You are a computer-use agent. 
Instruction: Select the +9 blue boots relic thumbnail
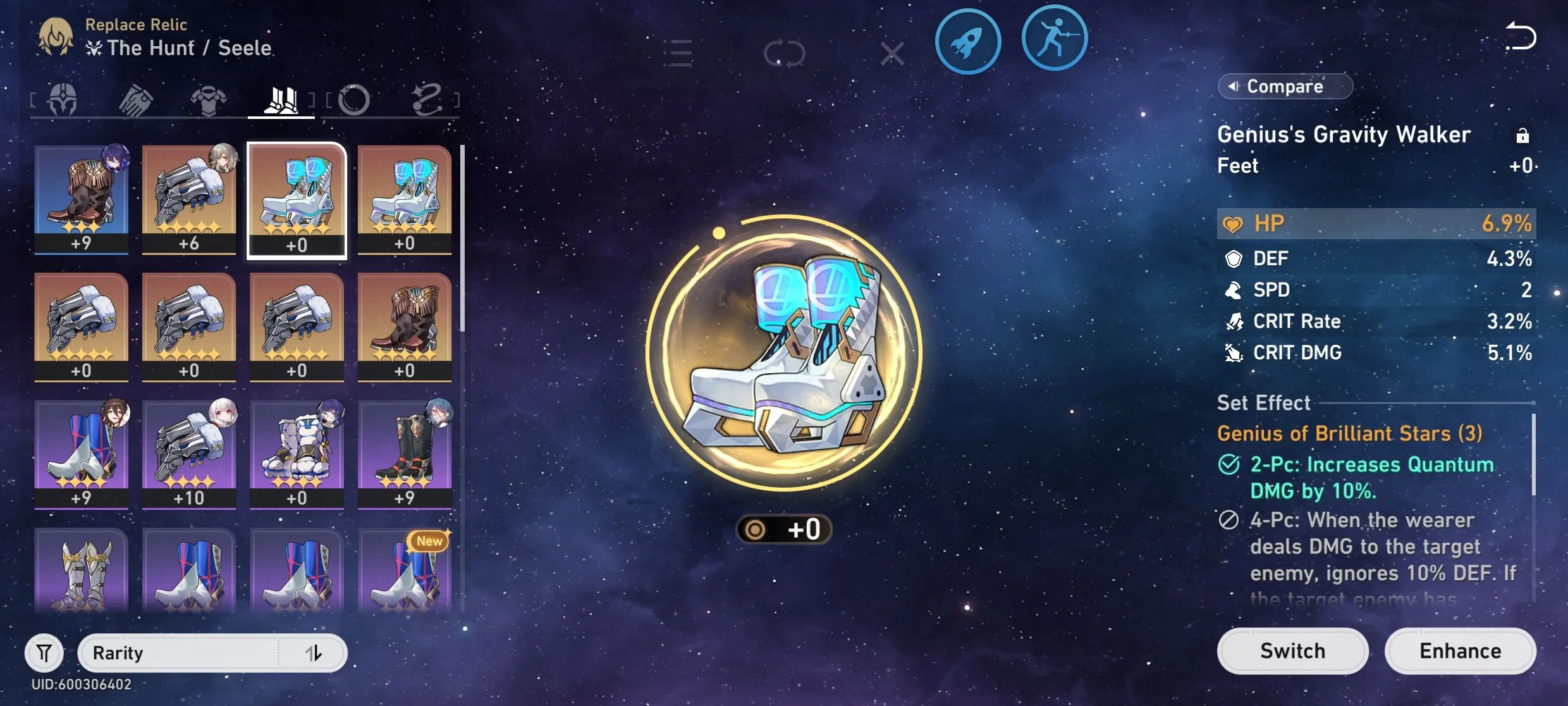(81, 452)
